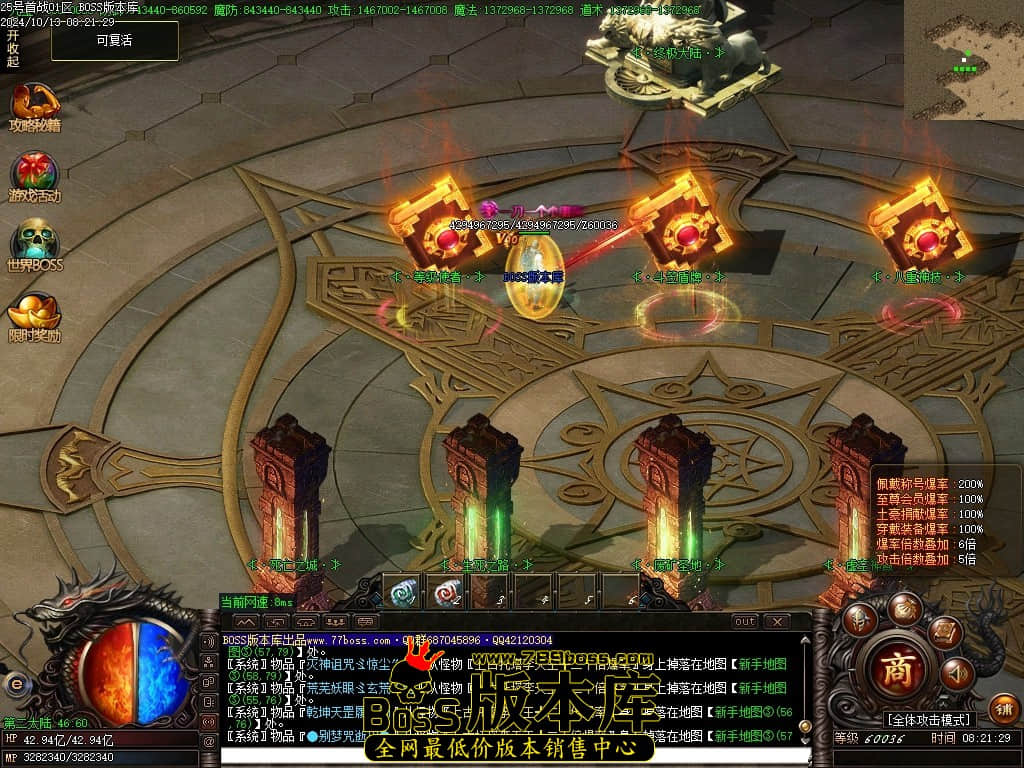Toggle sound with the speaker icon

[956, 674]
